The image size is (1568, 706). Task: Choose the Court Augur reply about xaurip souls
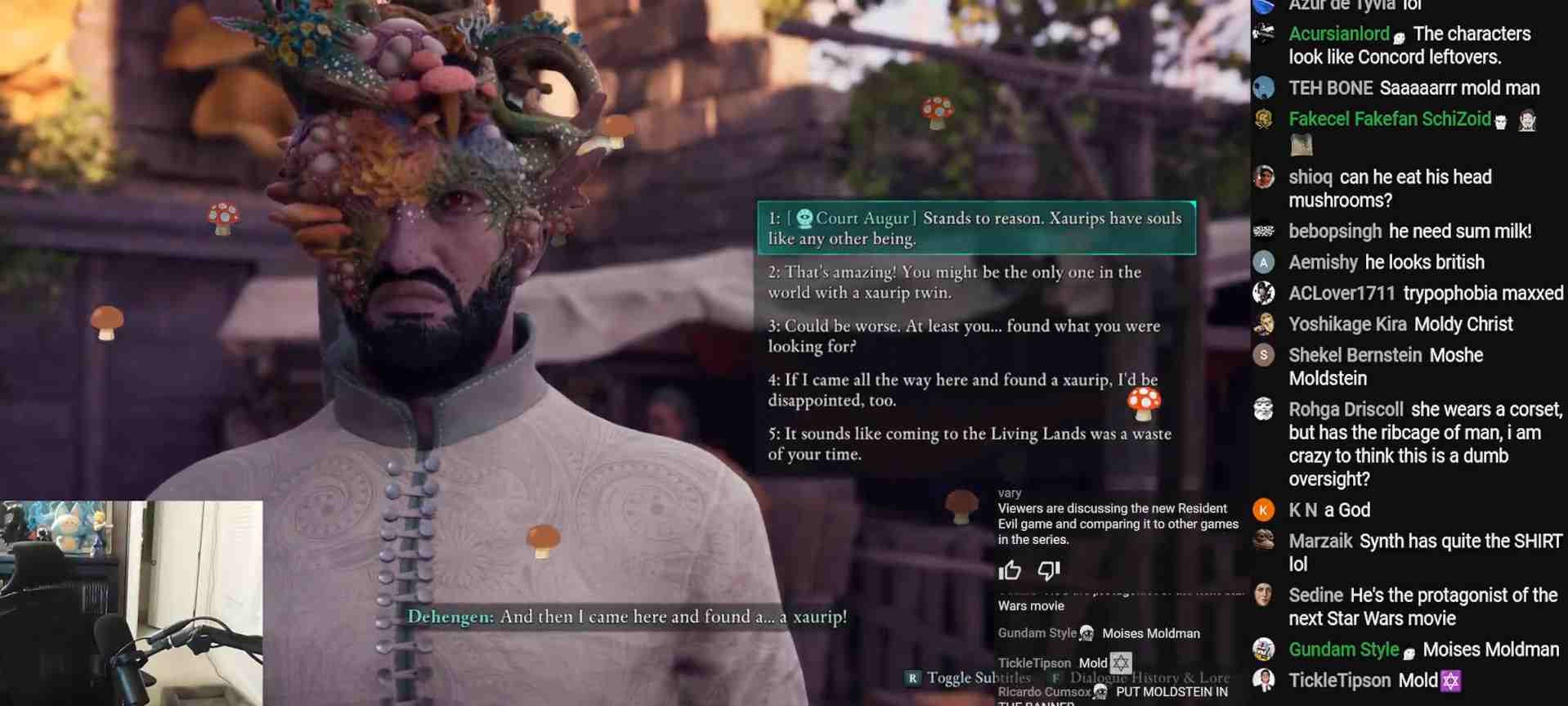click(x=975, y=228)
